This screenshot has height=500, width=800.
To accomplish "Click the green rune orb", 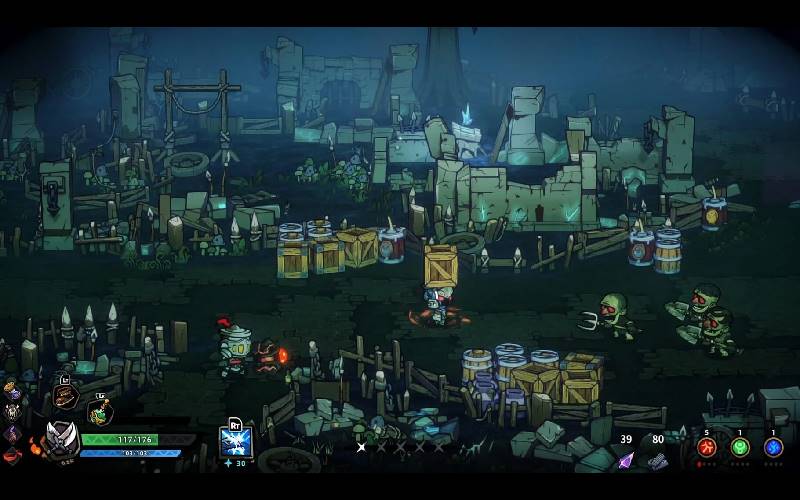I will click(740, 447).
